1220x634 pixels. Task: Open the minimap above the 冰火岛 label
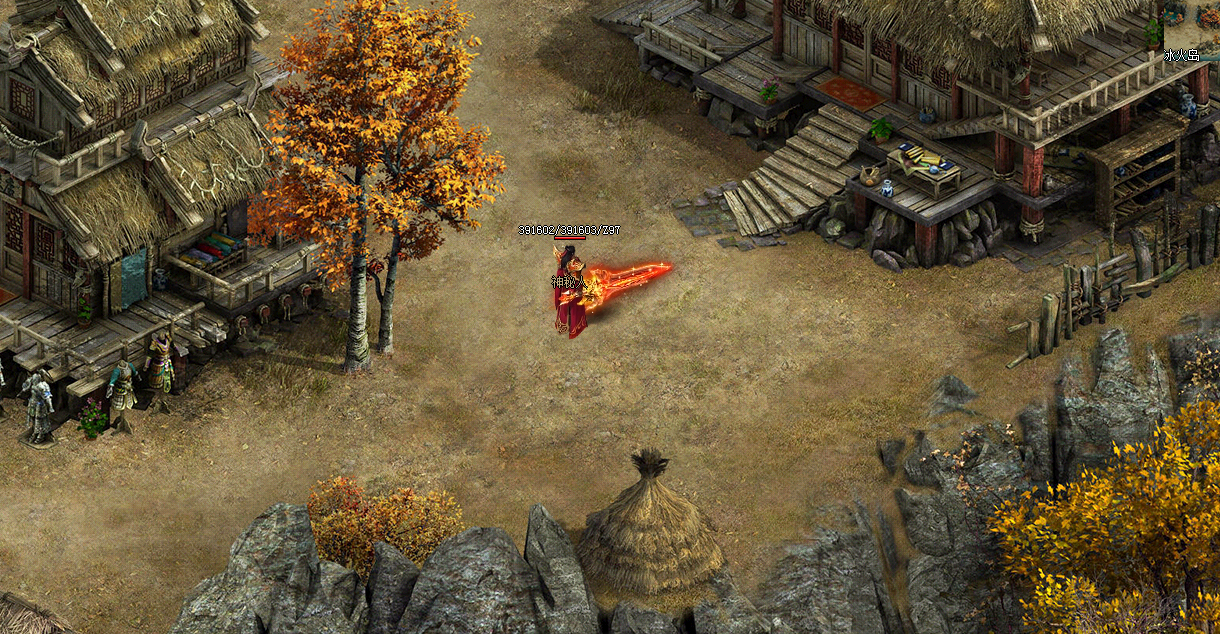point(1191,20)
